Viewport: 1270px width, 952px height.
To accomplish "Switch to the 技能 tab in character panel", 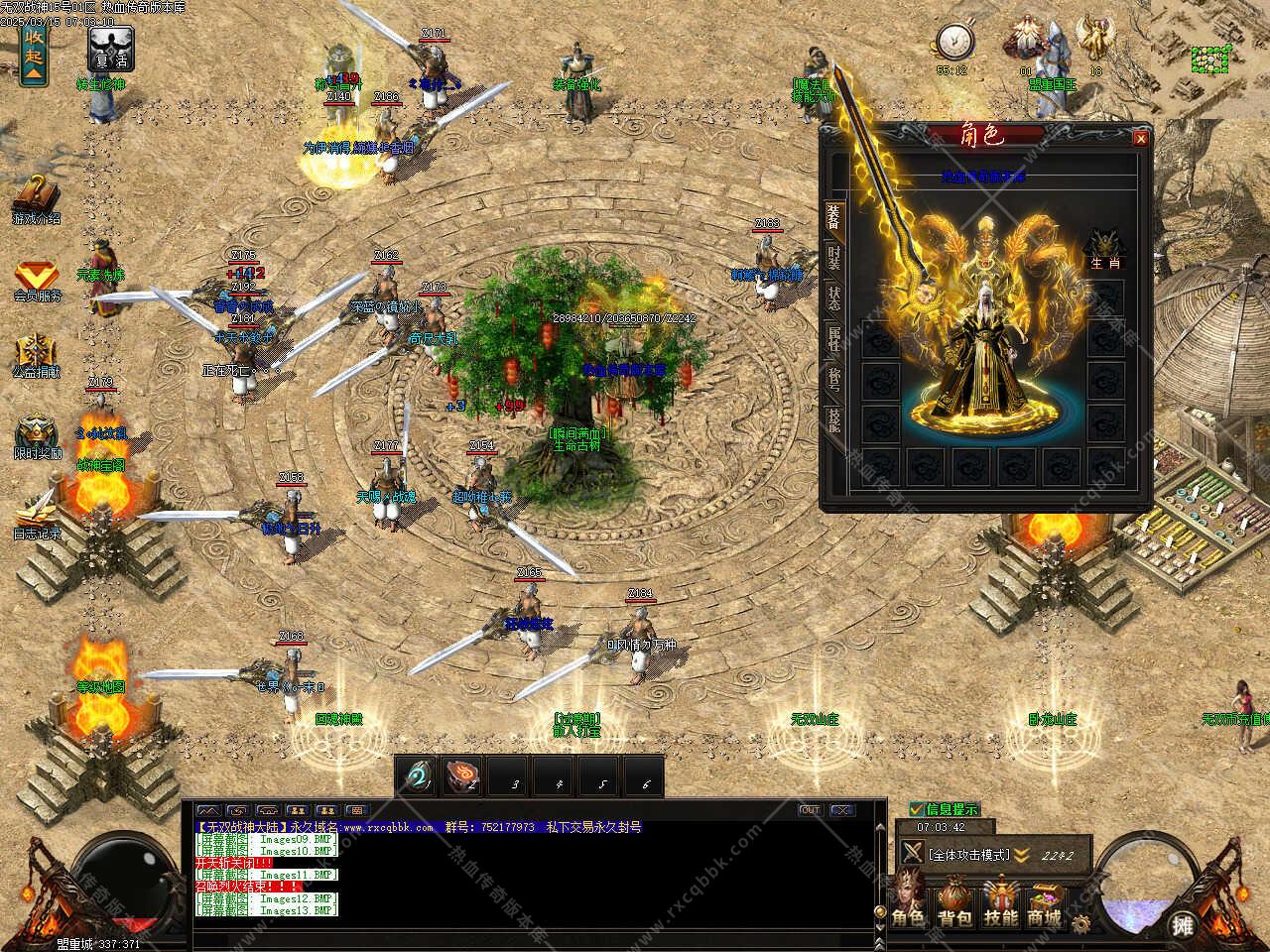I will 834,420.
